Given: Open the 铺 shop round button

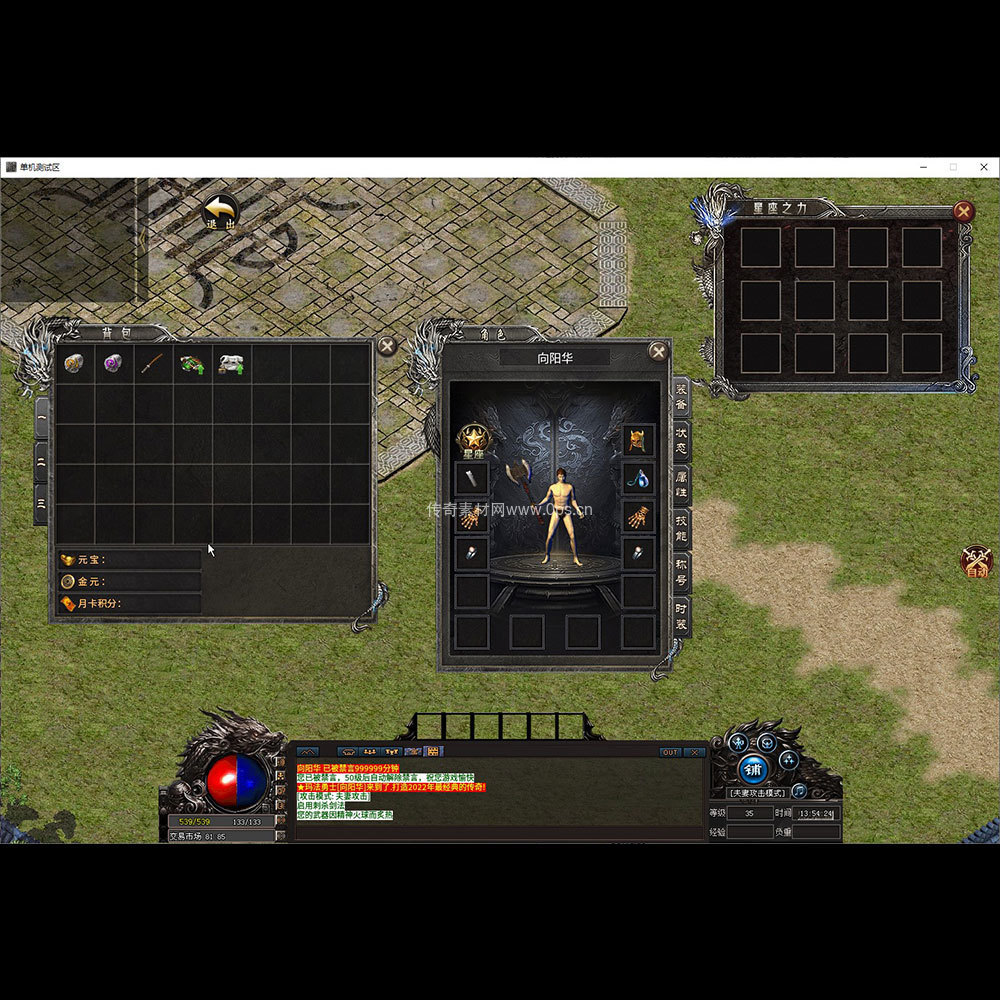Looking at the screenshot, I should (x=754, y=768).
